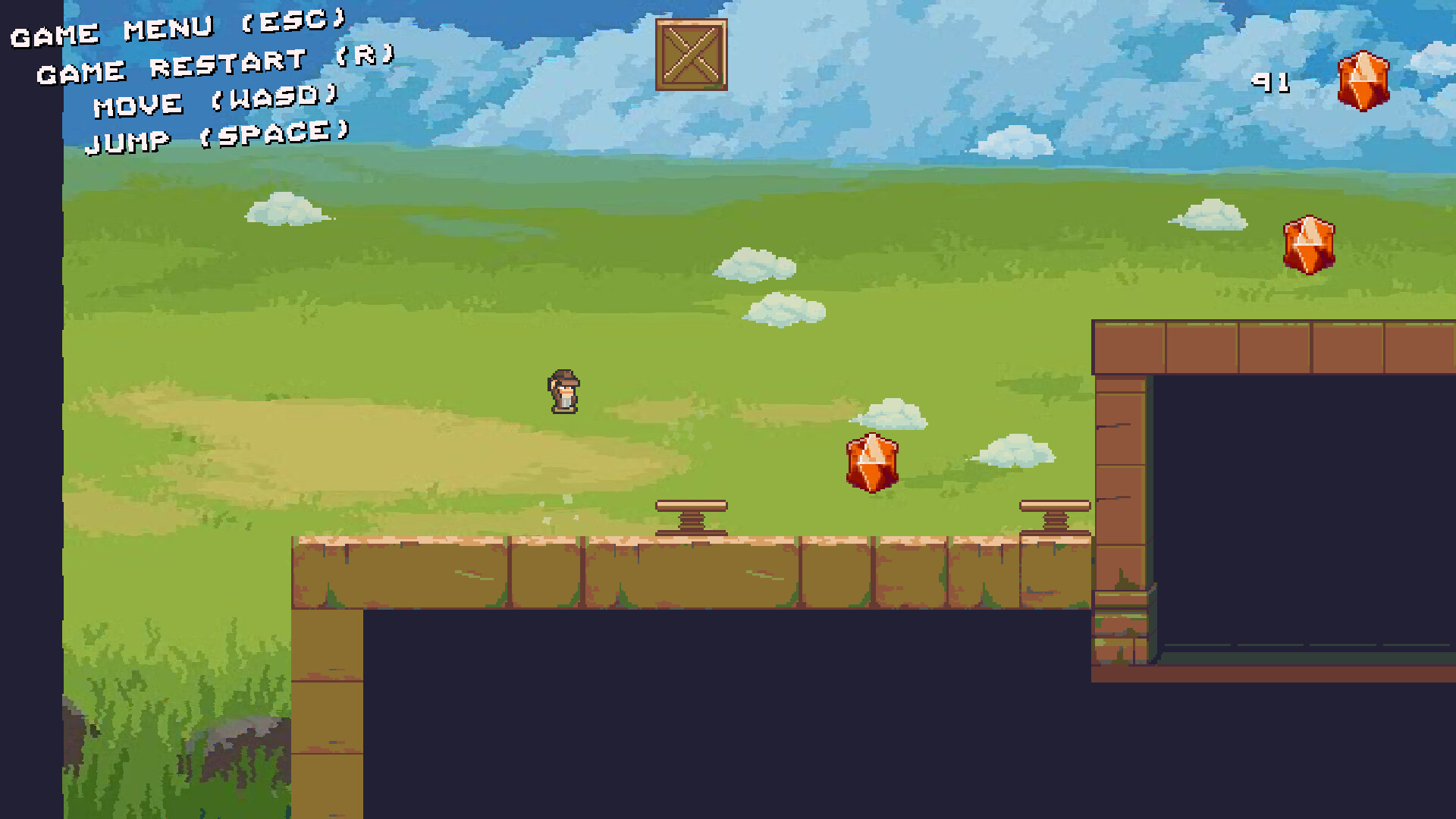Viewport: 1456px width, 819px height.
Task: Select the explorer character wearing the hat
Action: pyautogui.click(x=564, y=393)
